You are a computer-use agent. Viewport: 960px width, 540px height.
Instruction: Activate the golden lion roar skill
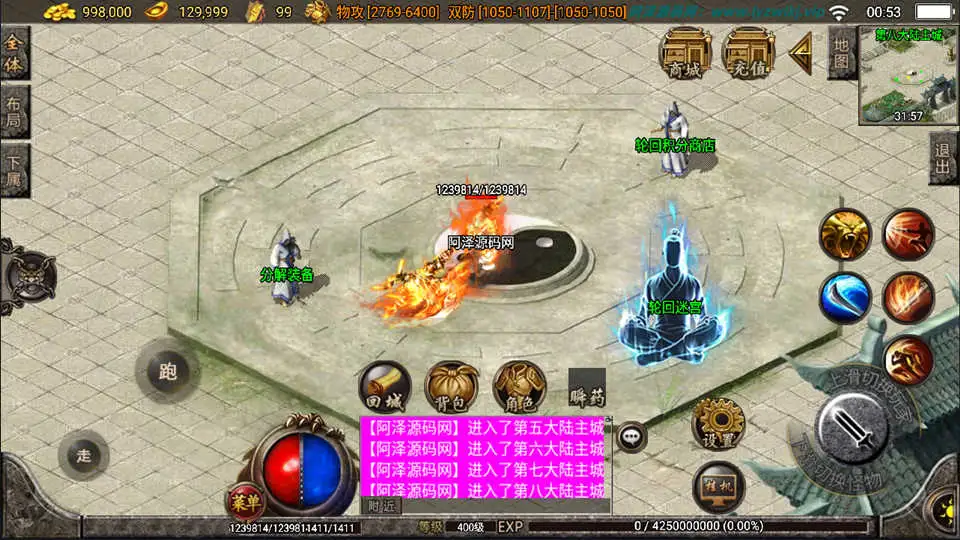(x=845, y=235)
